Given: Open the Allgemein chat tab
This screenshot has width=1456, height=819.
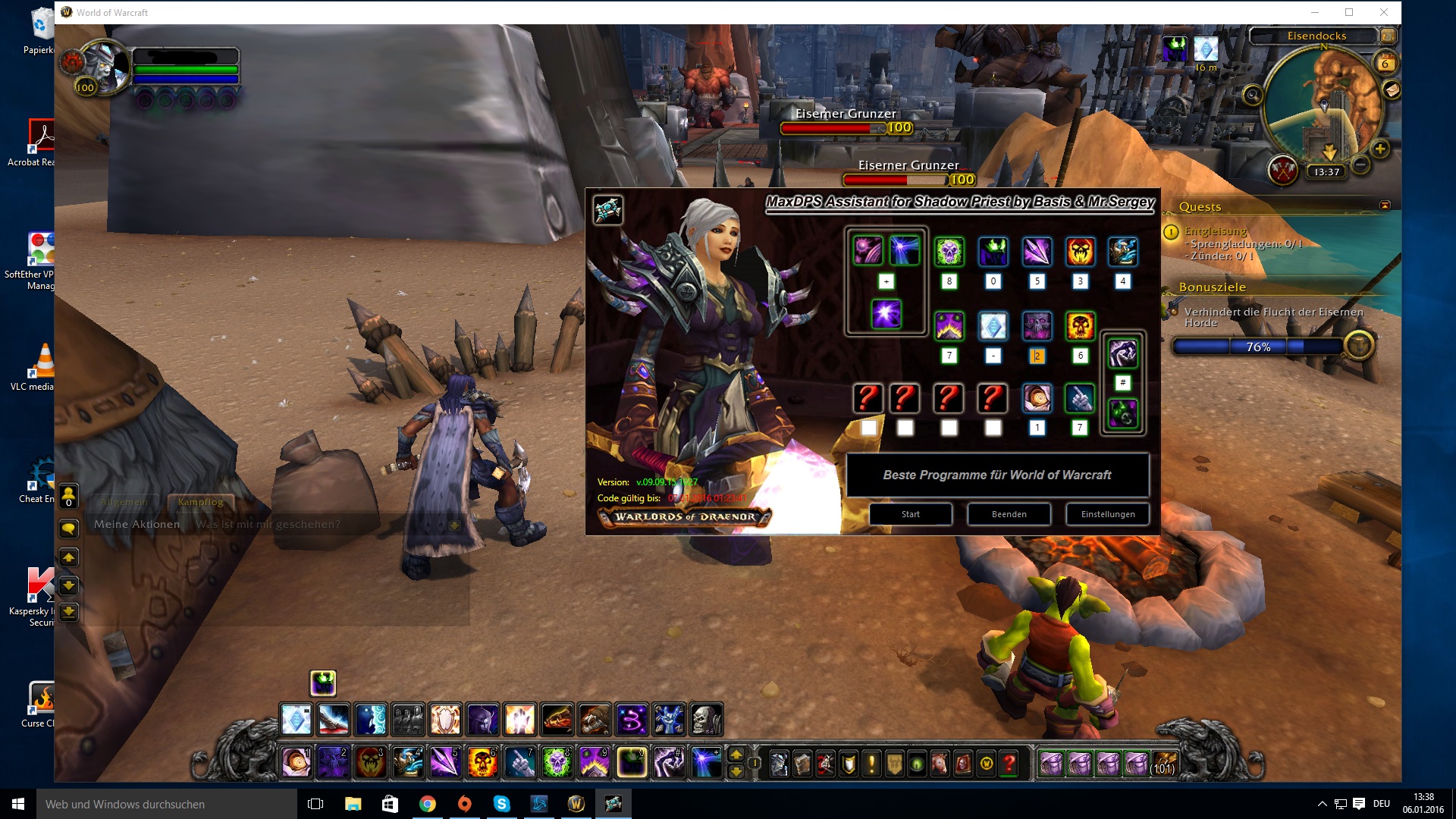Looking at the screenshot, I should click(124, 502).
